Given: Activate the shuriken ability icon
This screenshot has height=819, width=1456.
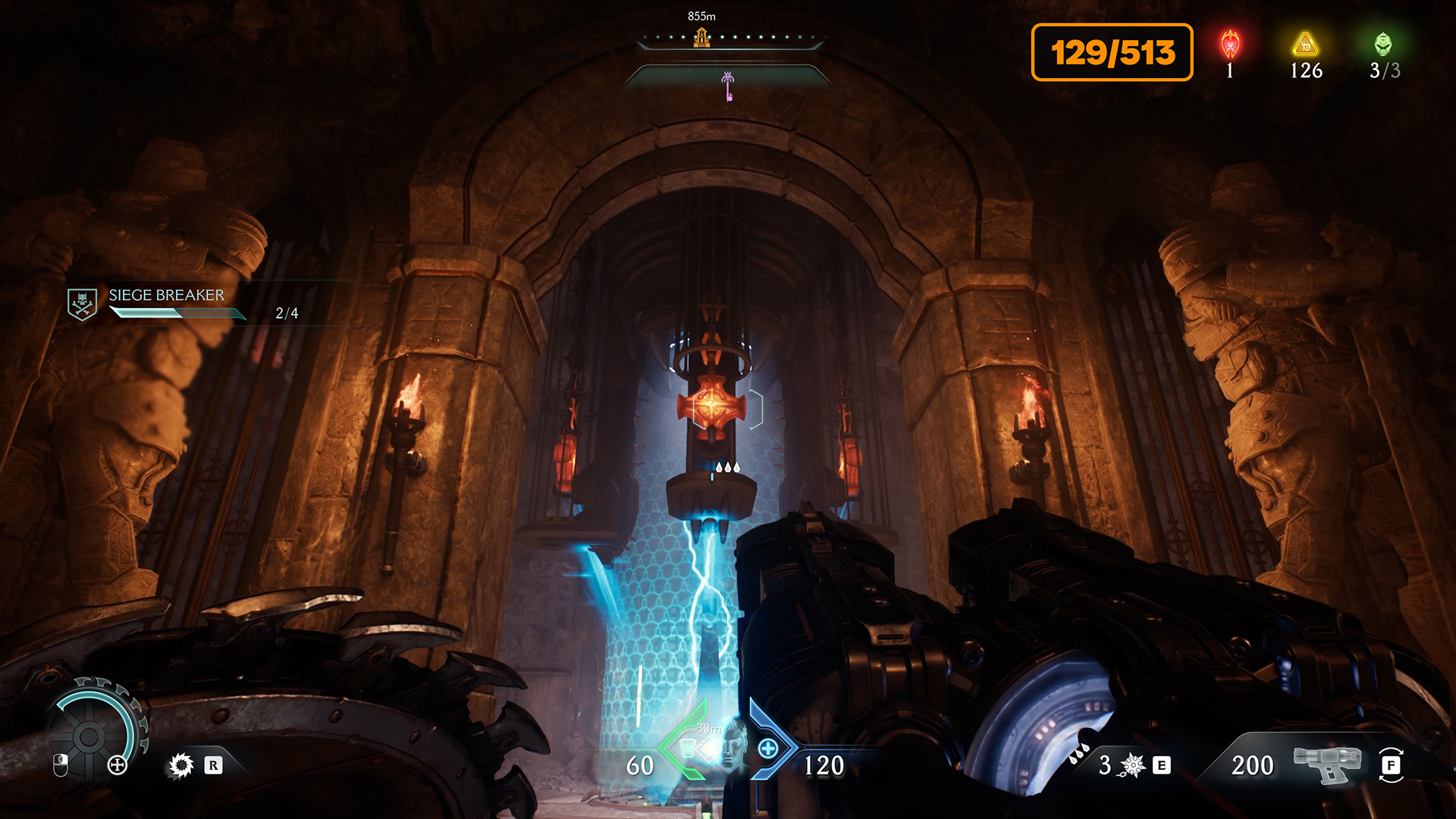Looking at the screenshot, I should (1132, 765).
